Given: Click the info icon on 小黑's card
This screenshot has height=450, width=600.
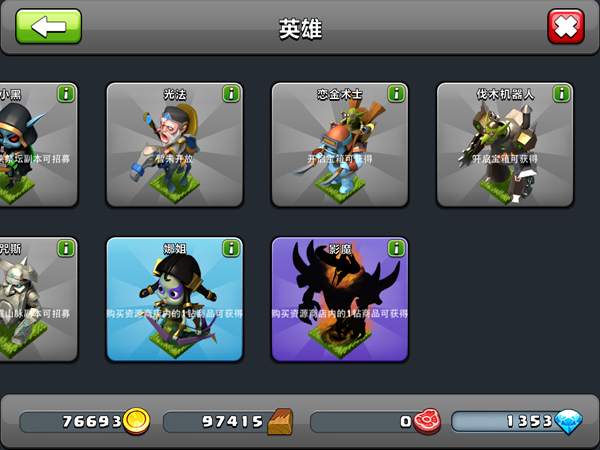Looking at the screenshot, I should point(66,94).
